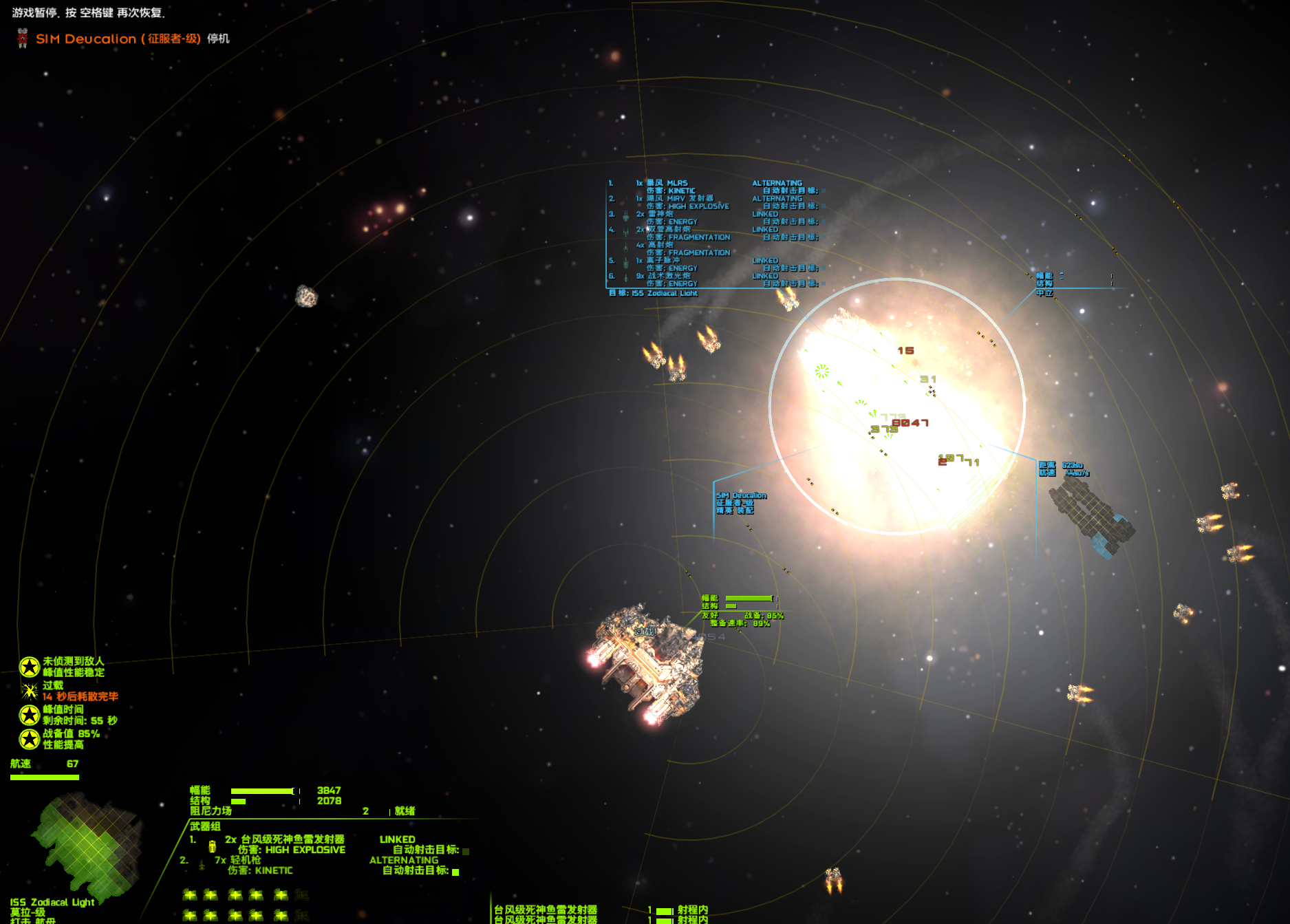This screenshot has width=1290, height=924.
Task: Choose the target's 9x 战术激光炮 weapon row
Action: pos(668,276)
